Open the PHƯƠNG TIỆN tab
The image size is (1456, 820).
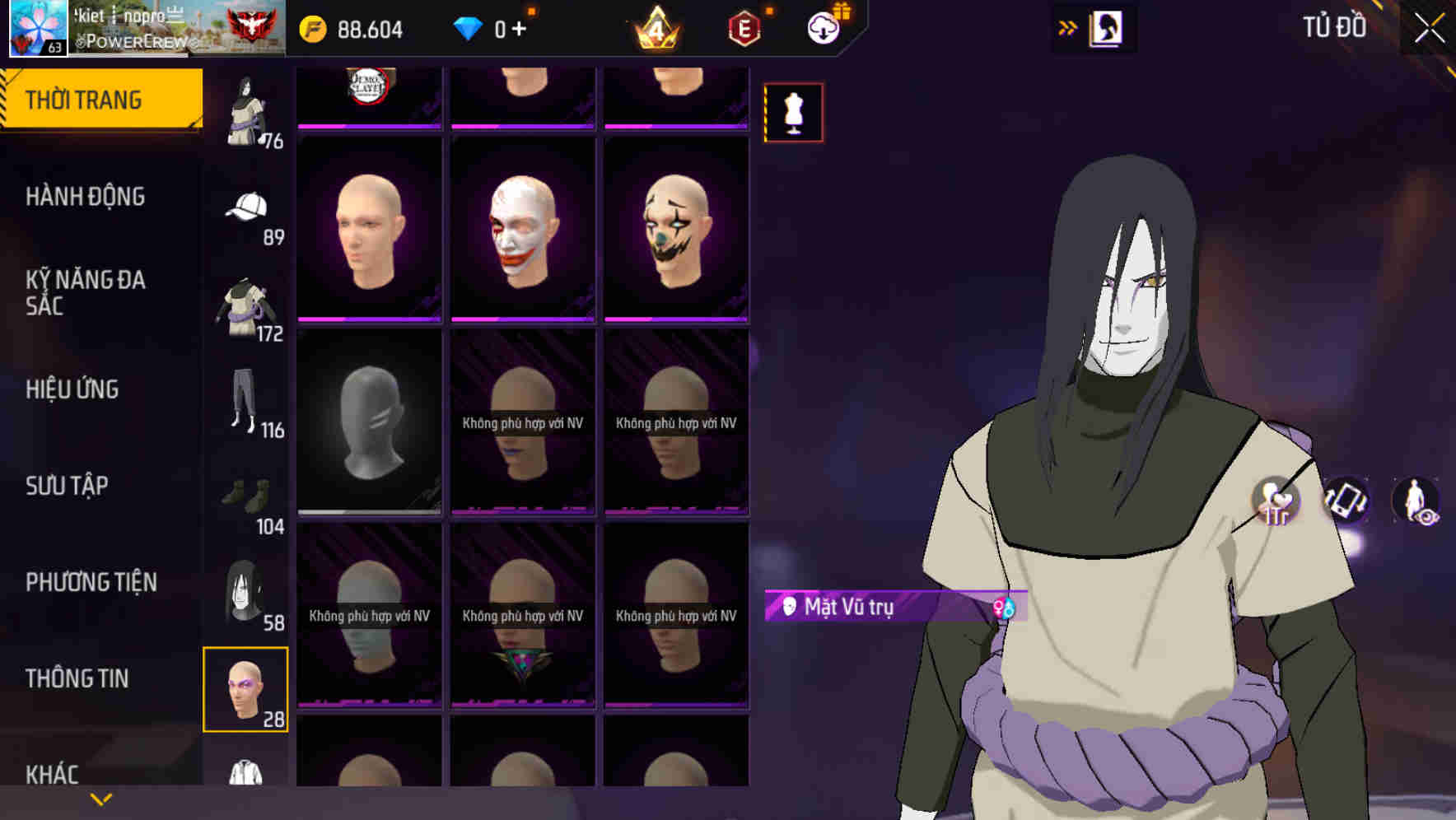(x=91, y=581)
